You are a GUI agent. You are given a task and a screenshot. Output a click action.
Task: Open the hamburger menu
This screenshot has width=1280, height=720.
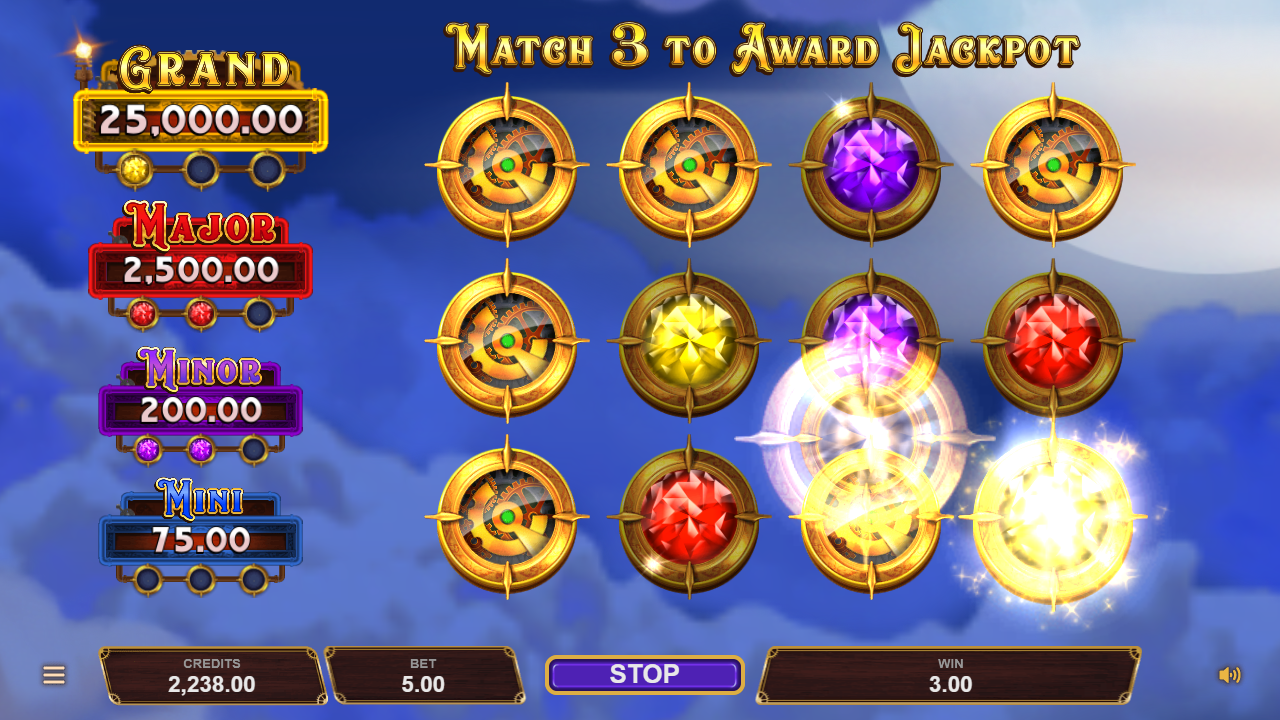tap(54, 675)
